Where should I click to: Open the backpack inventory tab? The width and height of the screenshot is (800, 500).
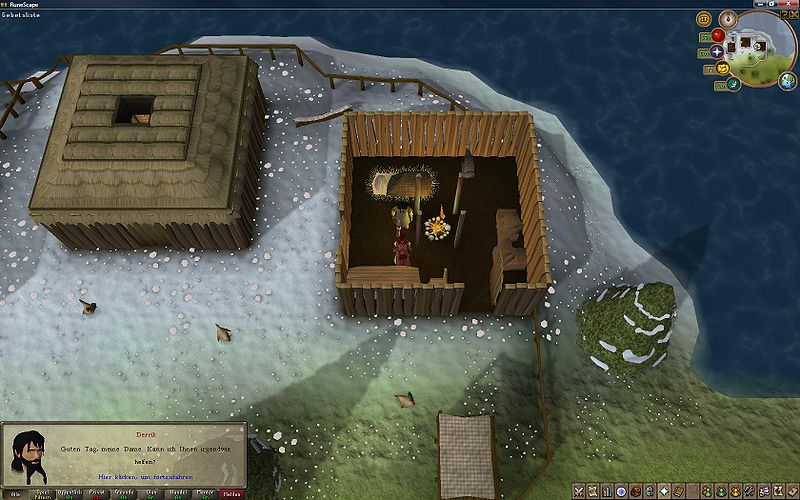coord(635,491)
